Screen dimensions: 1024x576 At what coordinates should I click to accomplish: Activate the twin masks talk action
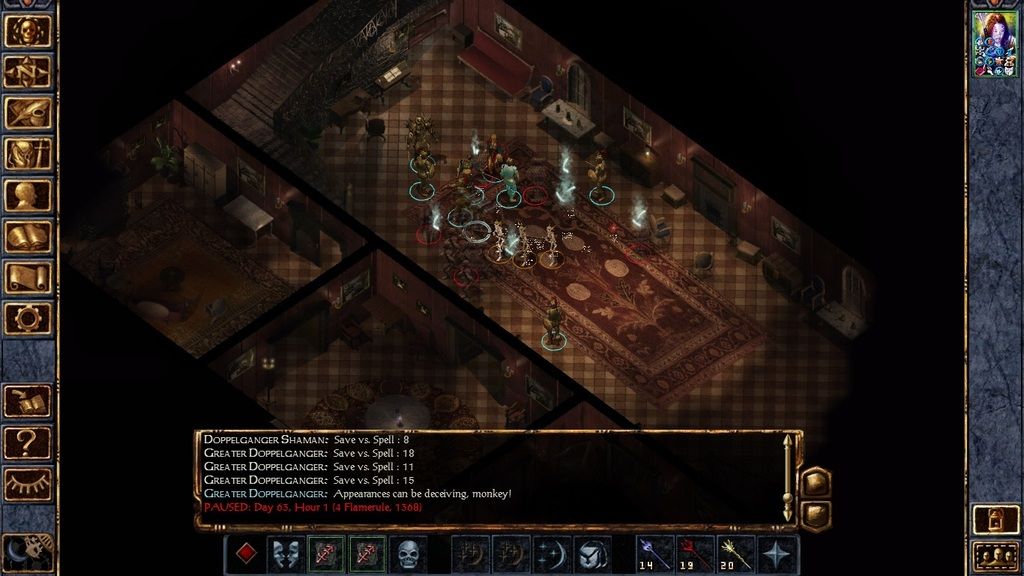tap(287, 554)
